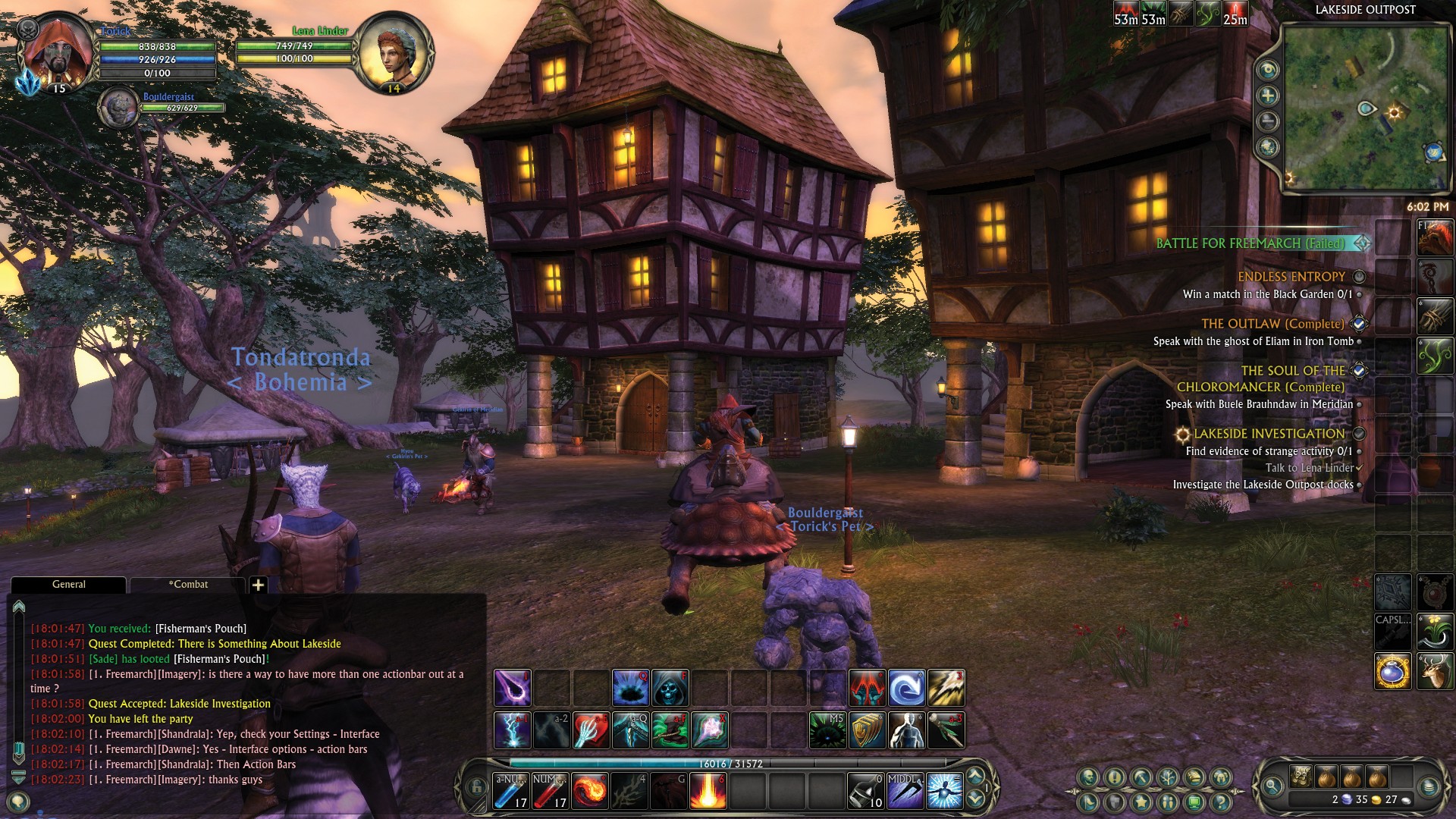
Task: Click the bag search magnifying glass
Action: tap(1273, 788)
